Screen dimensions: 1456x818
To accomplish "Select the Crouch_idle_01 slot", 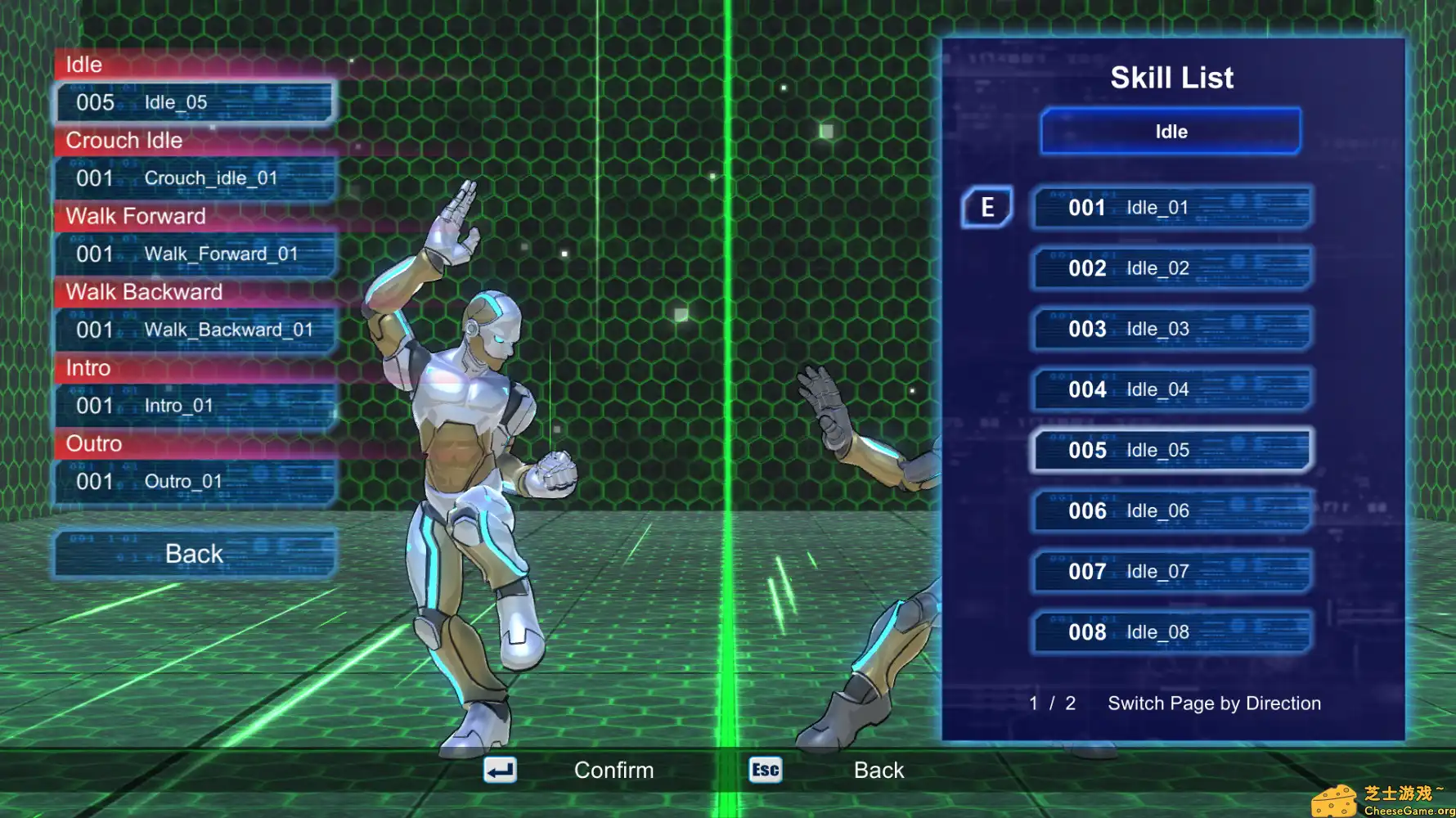I will coord(194,178).
